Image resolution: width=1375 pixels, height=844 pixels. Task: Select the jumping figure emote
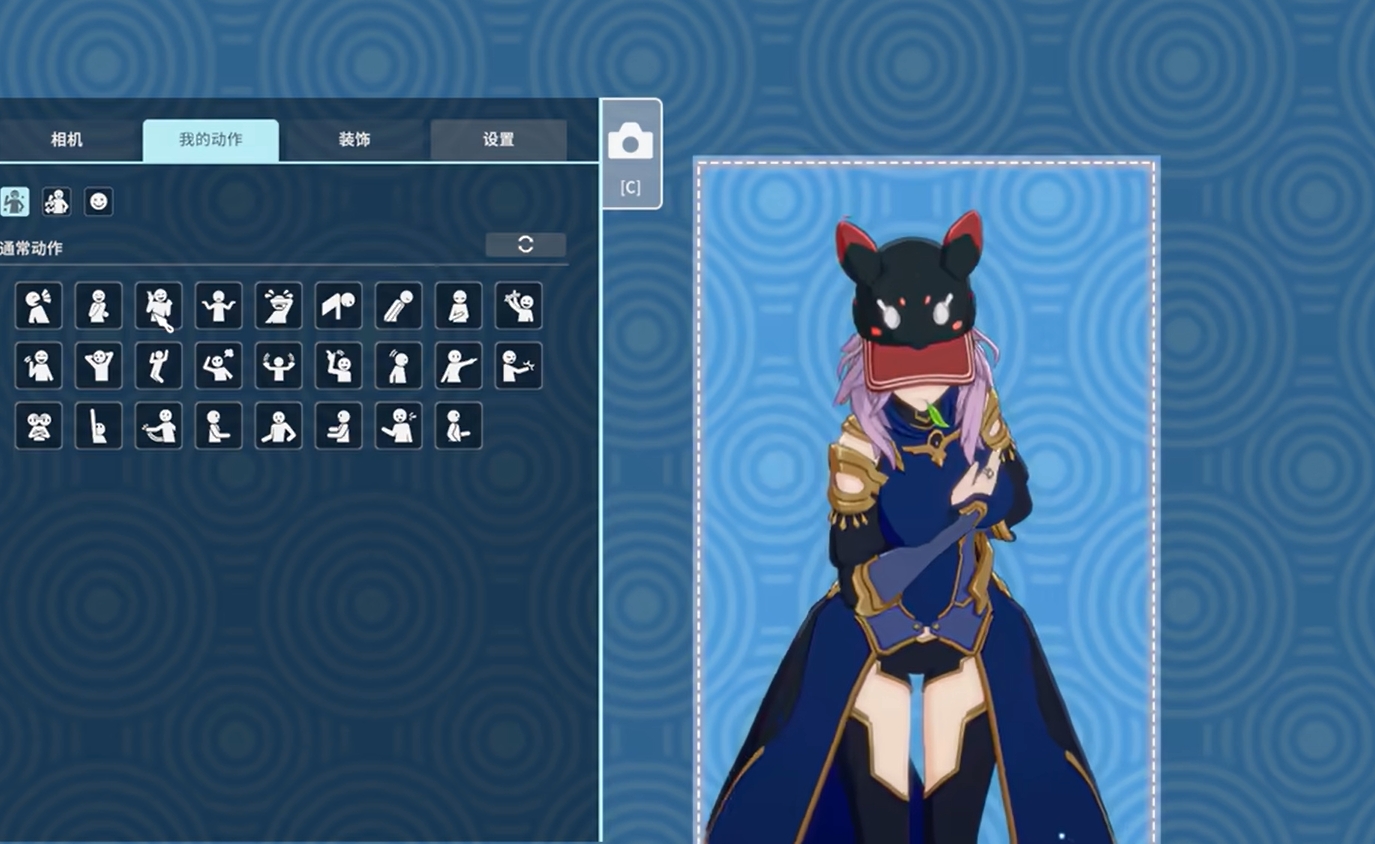click(x=159, y=366)
